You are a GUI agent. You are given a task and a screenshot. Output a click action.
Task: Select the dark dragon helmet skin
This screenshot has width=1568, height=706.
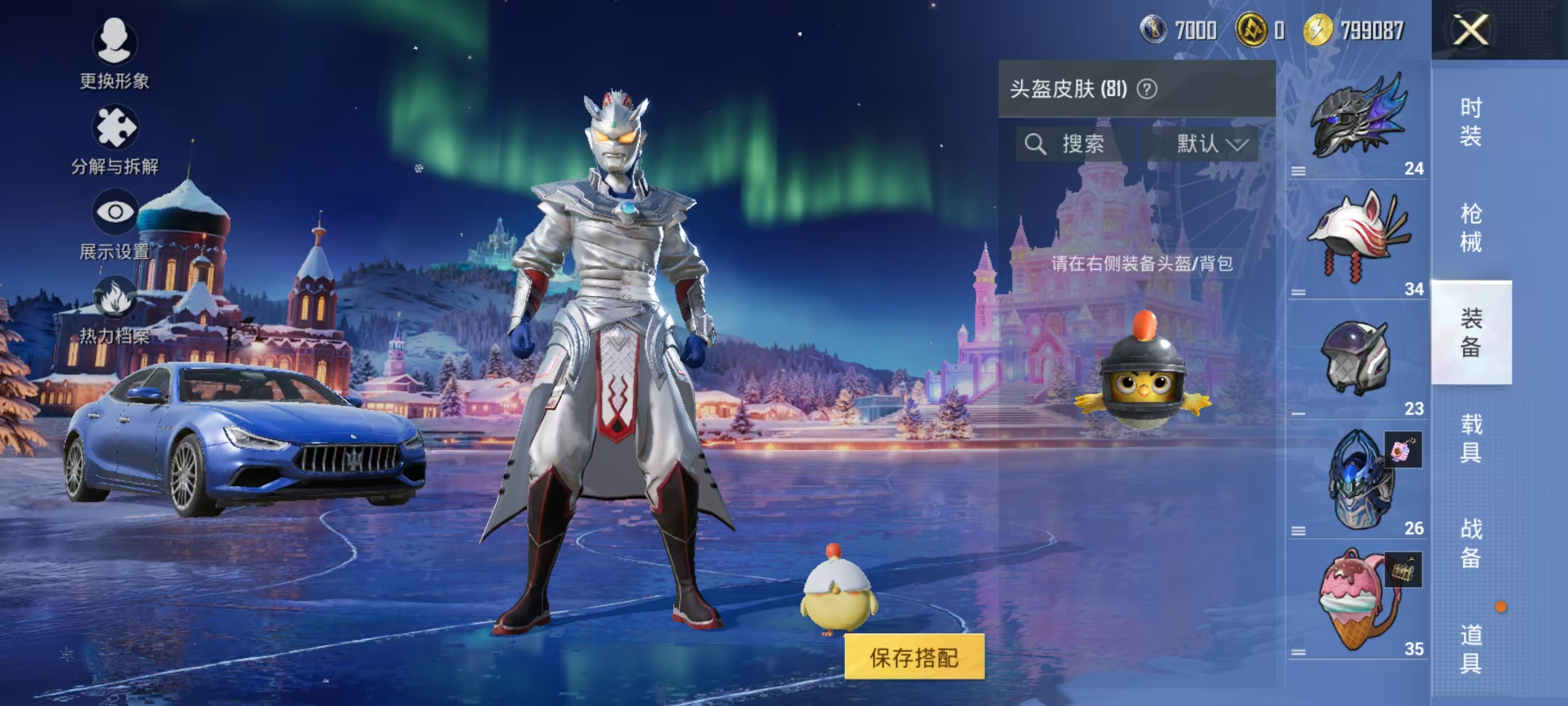coord(1357,119)
